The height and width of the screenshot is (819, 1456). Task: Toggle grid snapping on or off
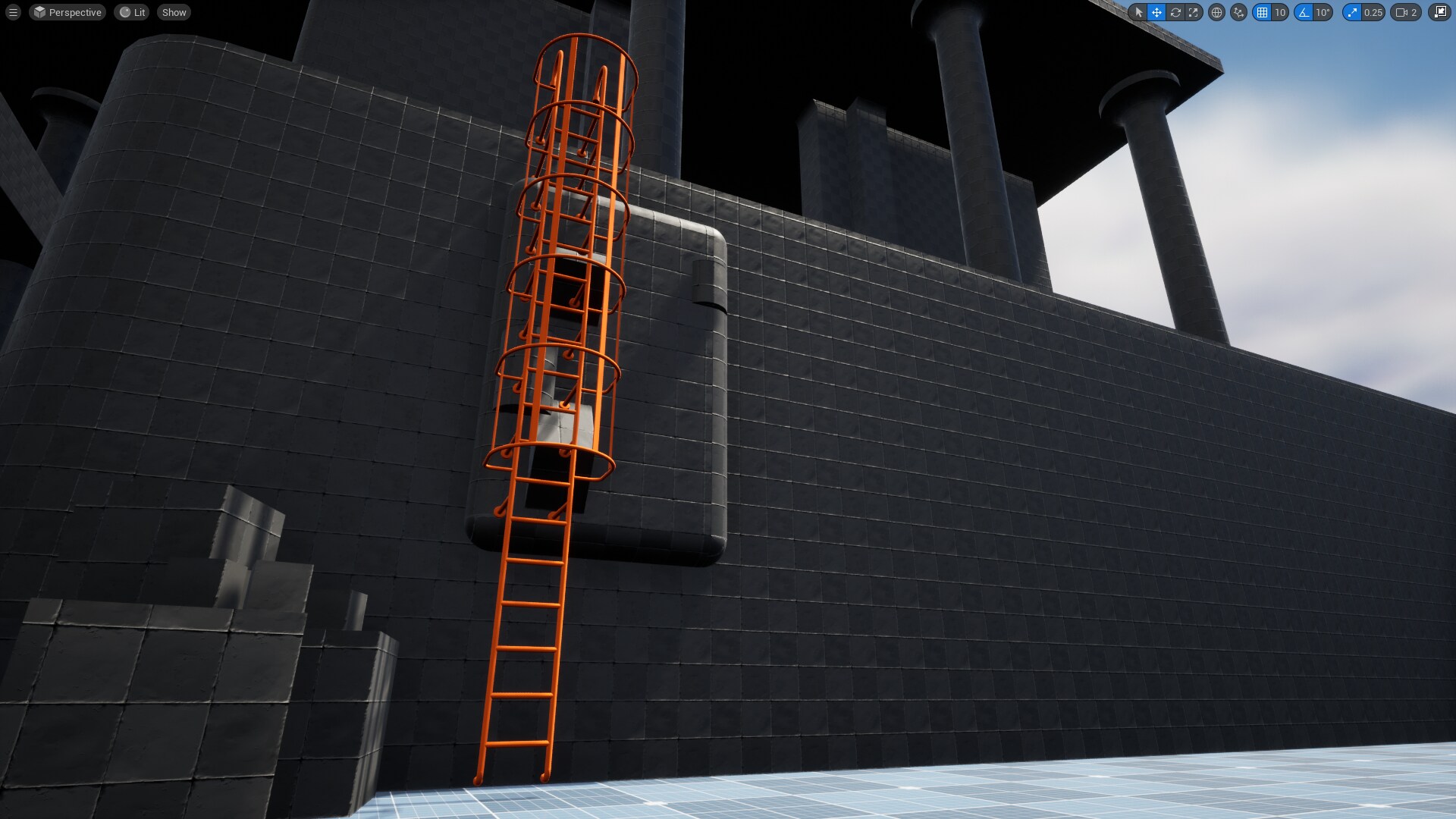(x=1263, y=12)
